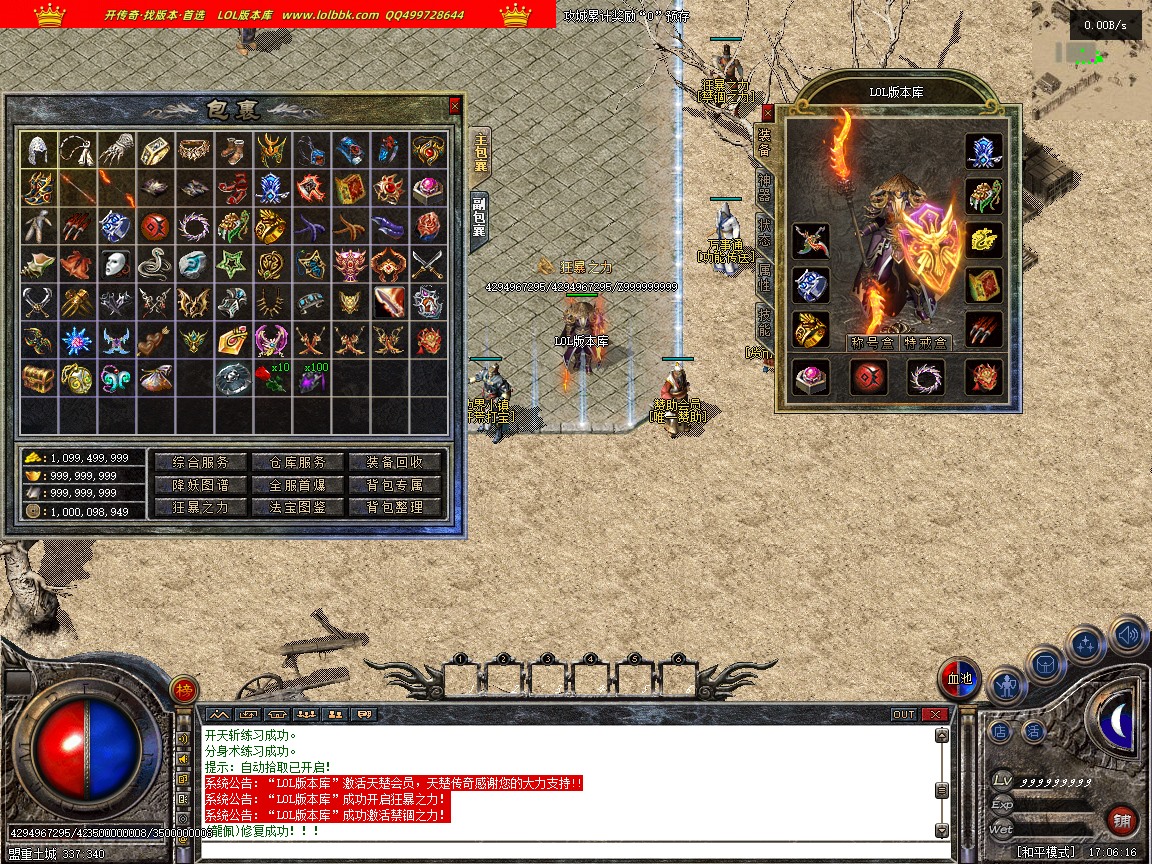Open the 称号盒 title box
The height and width of the screenshot is (864, 1152).
tap(870, 343)
